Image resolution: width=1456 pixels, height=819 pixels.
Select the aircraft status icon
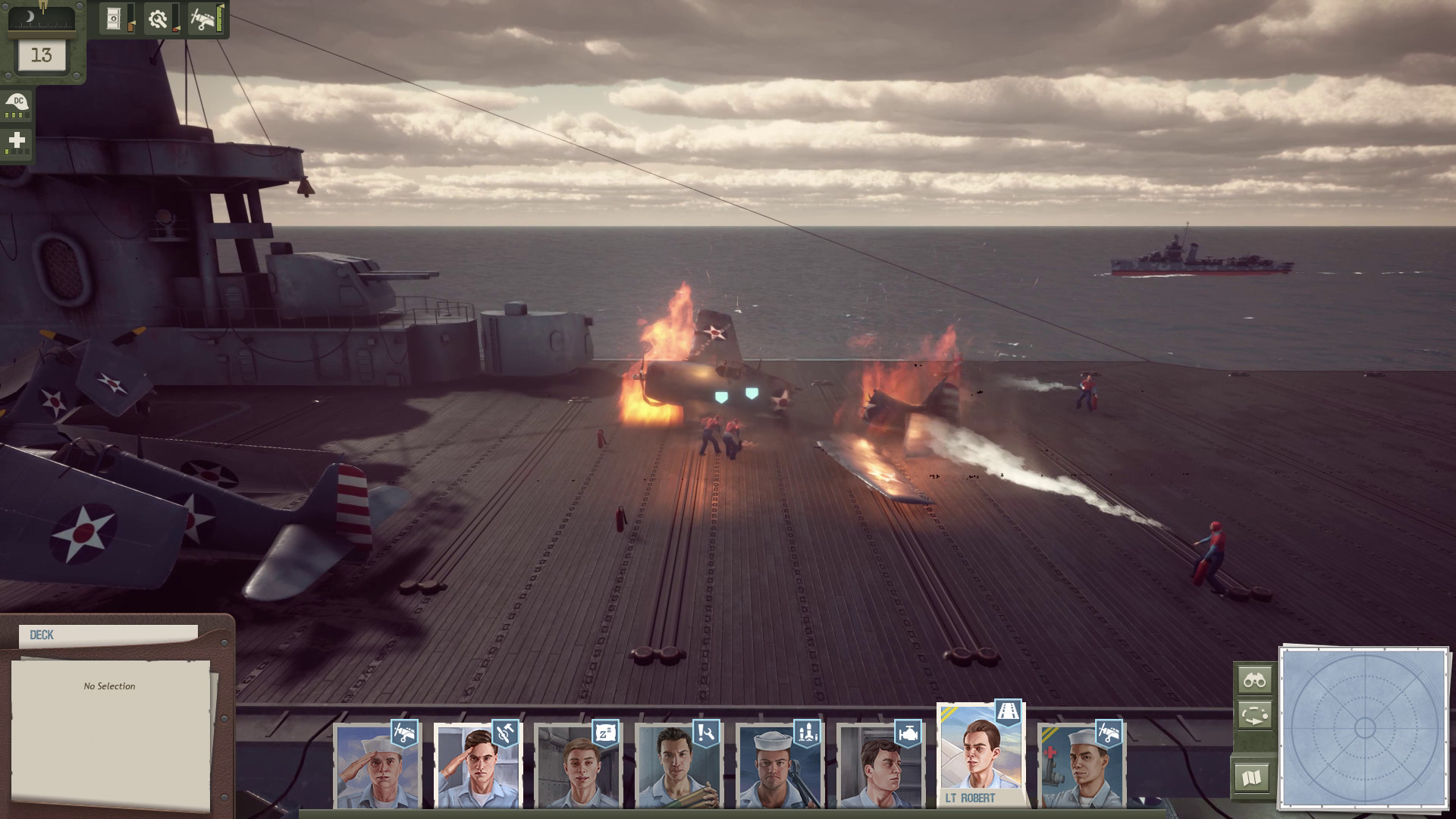pos(203,19)
